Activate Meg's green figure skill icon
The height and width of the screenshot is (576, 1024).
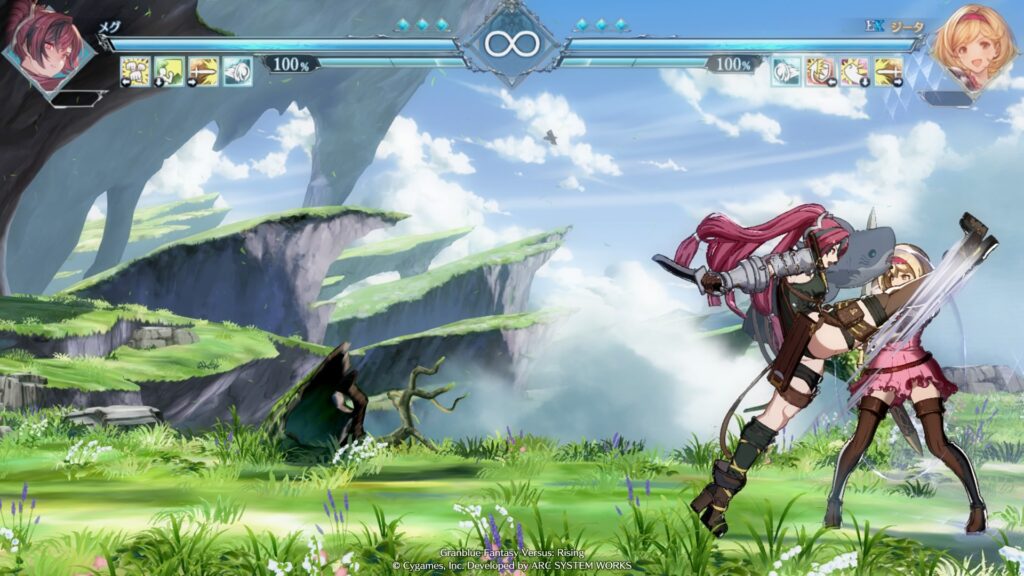pos(169,71)
